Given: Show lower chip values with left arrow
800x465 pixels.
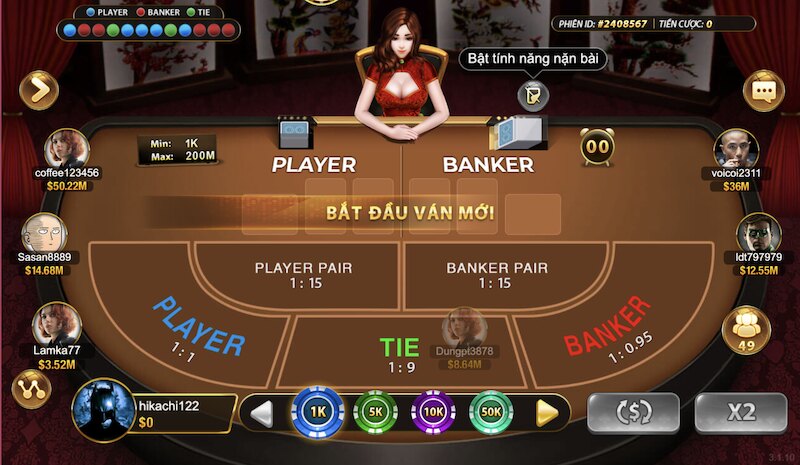Looking at the screenshot, I should click(262, 411).
